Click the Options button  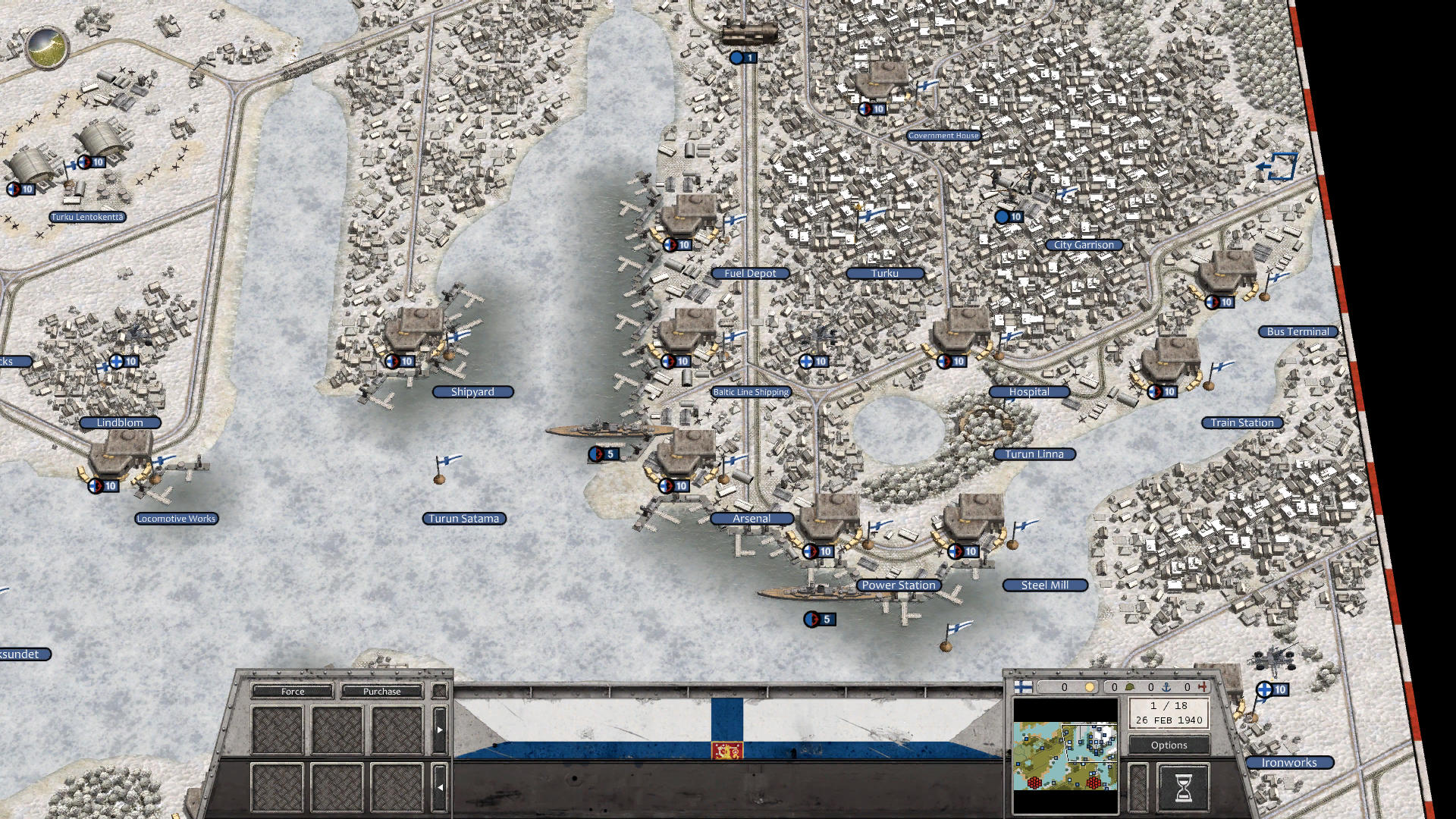(x=1169, y=745)
